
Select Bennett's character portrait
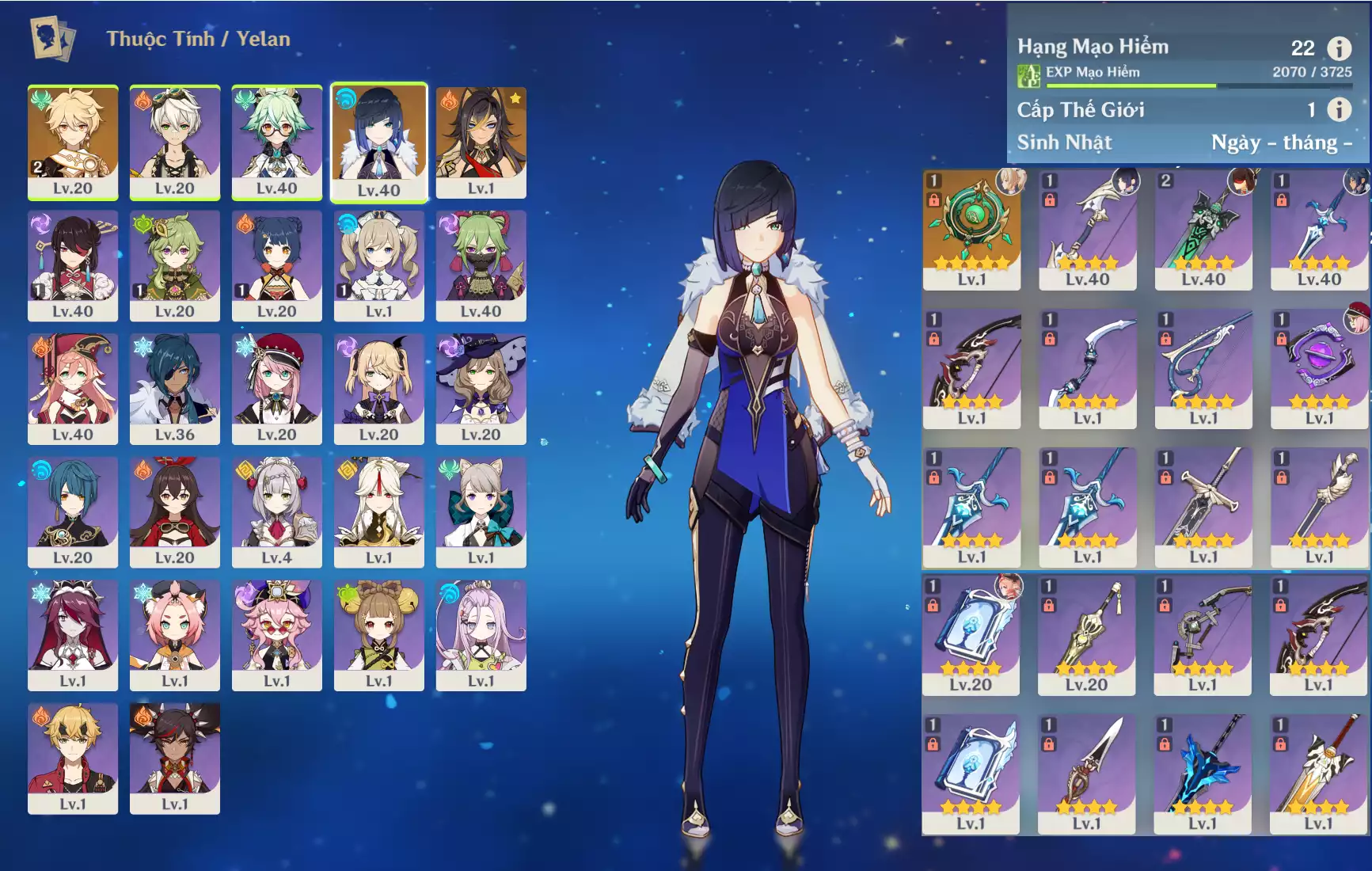point(174,143)
